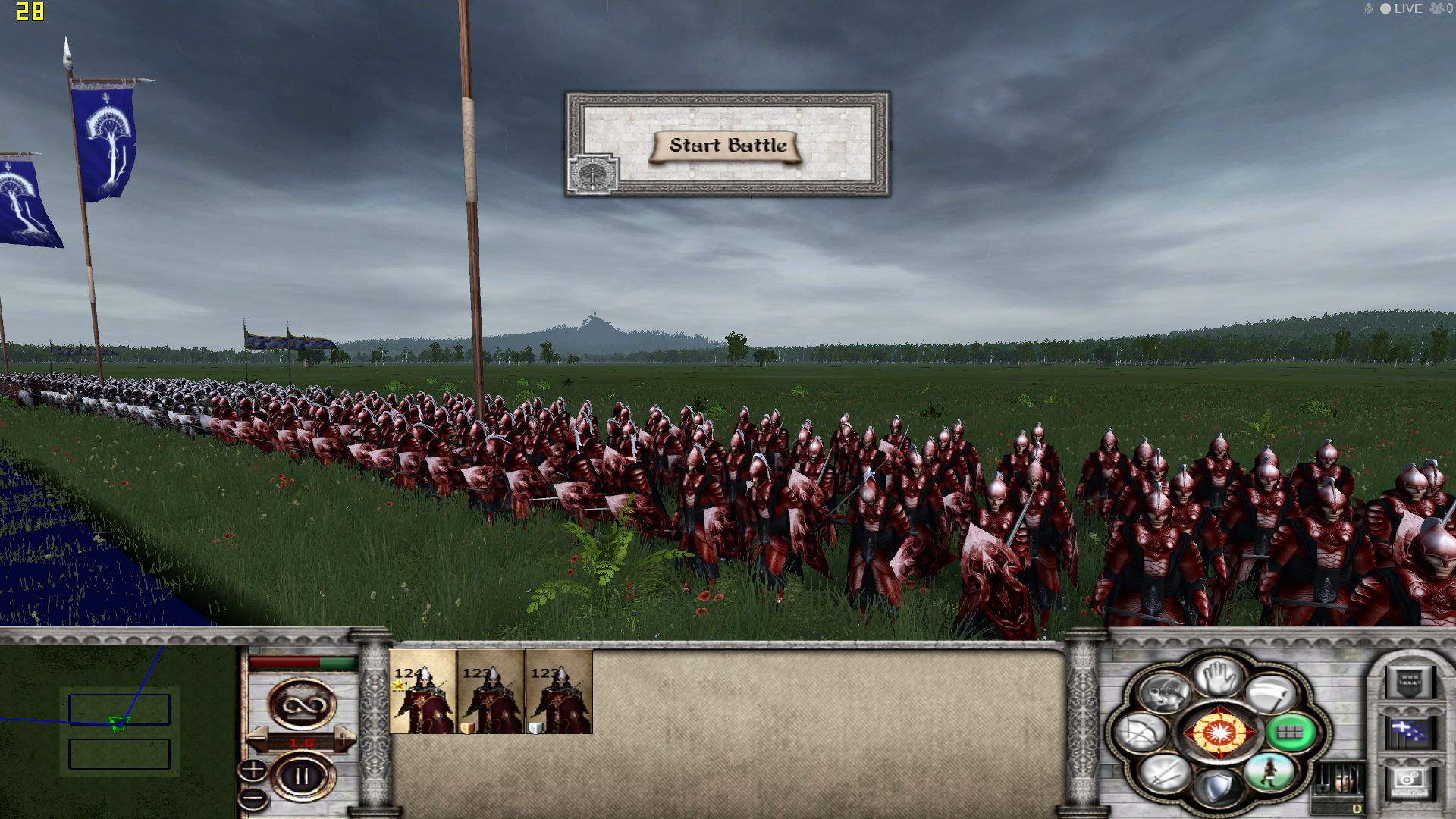The height and width of the screenshot is (819, 1456).
Task: Select the general's unit card with gold star
Action: tap(422, 692)
